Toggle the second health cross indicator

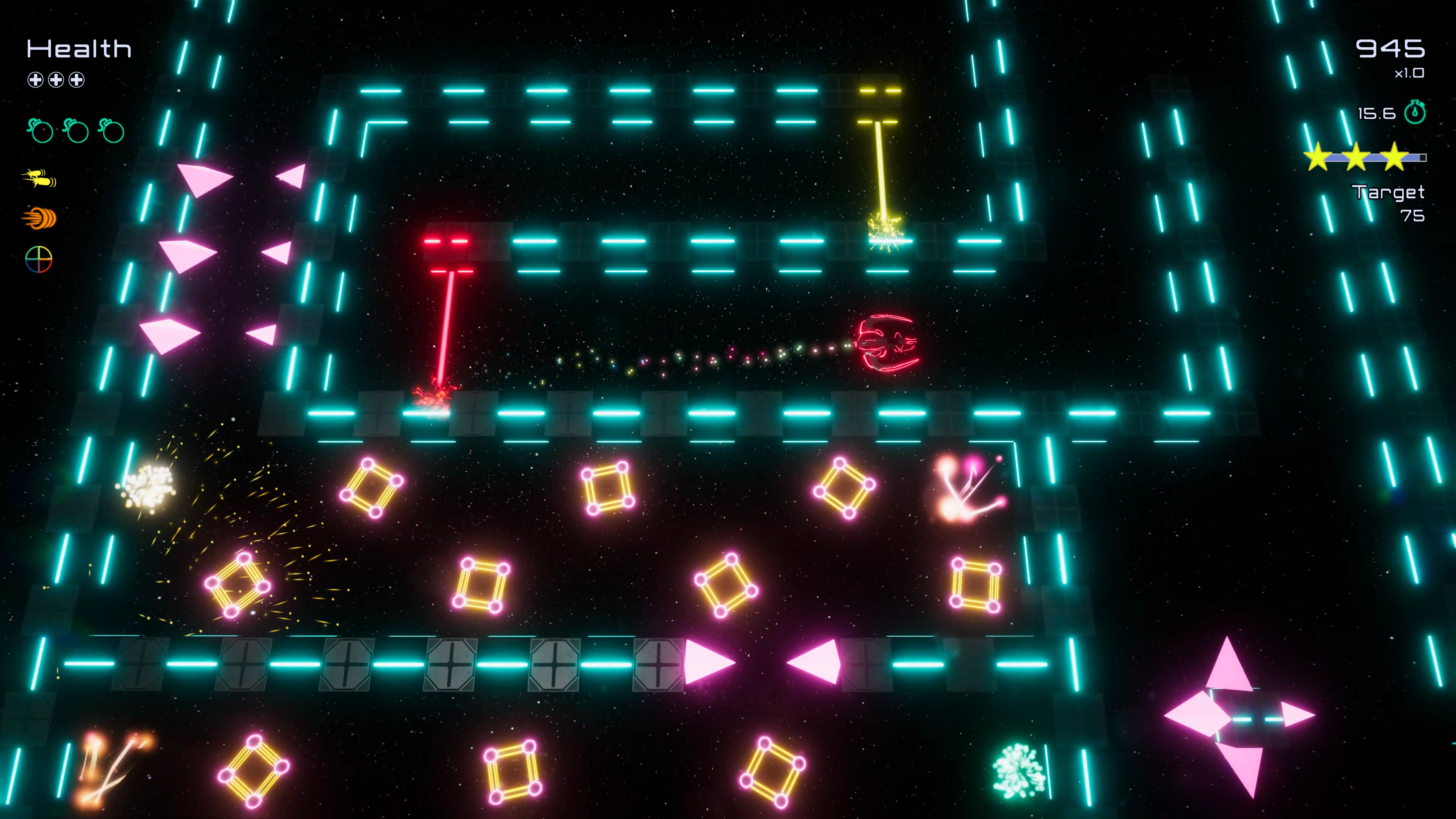[x=55, y=80]
